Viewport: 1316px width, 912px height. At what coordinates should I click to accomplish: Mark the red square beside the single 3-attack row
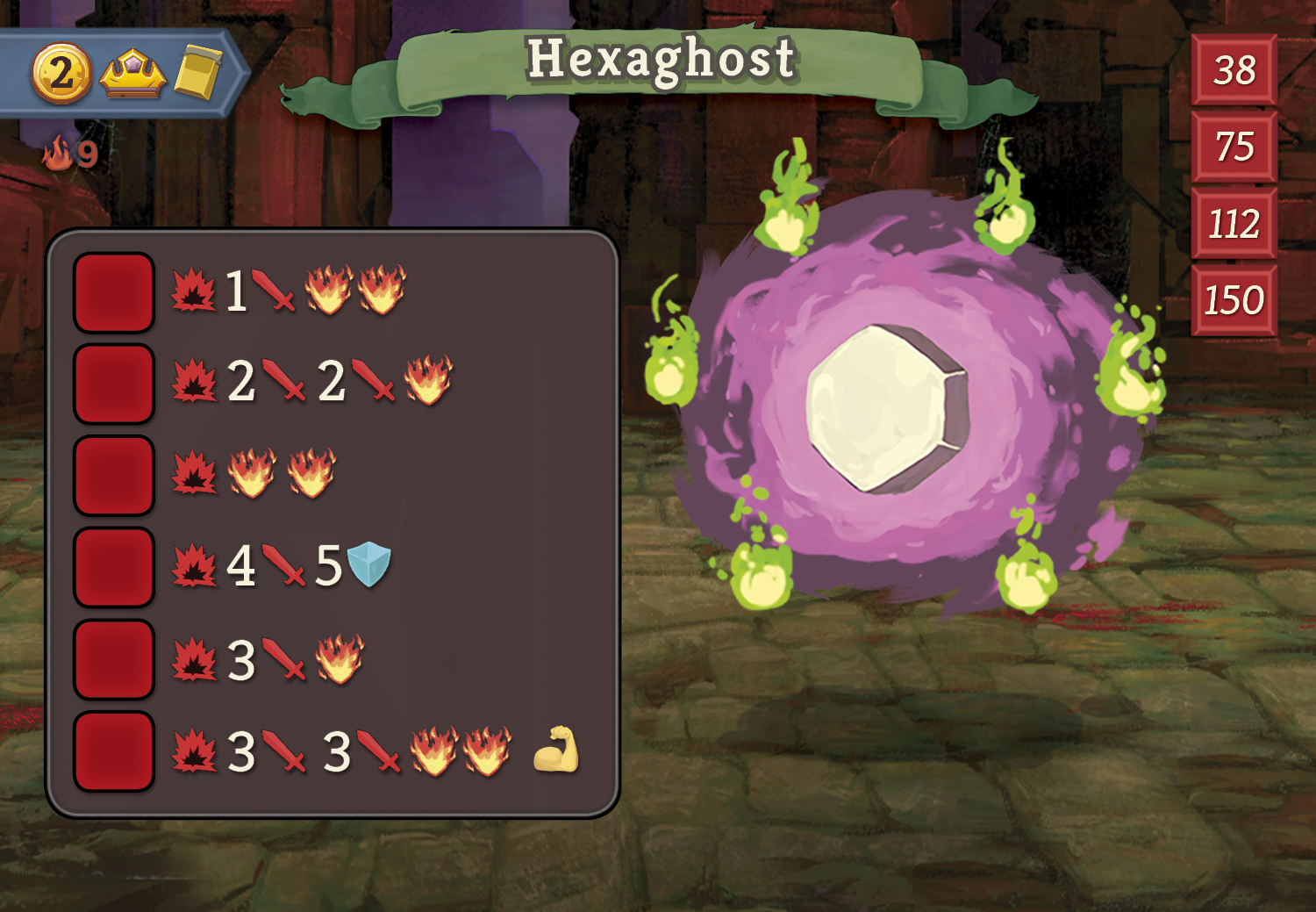click(114, 659)
